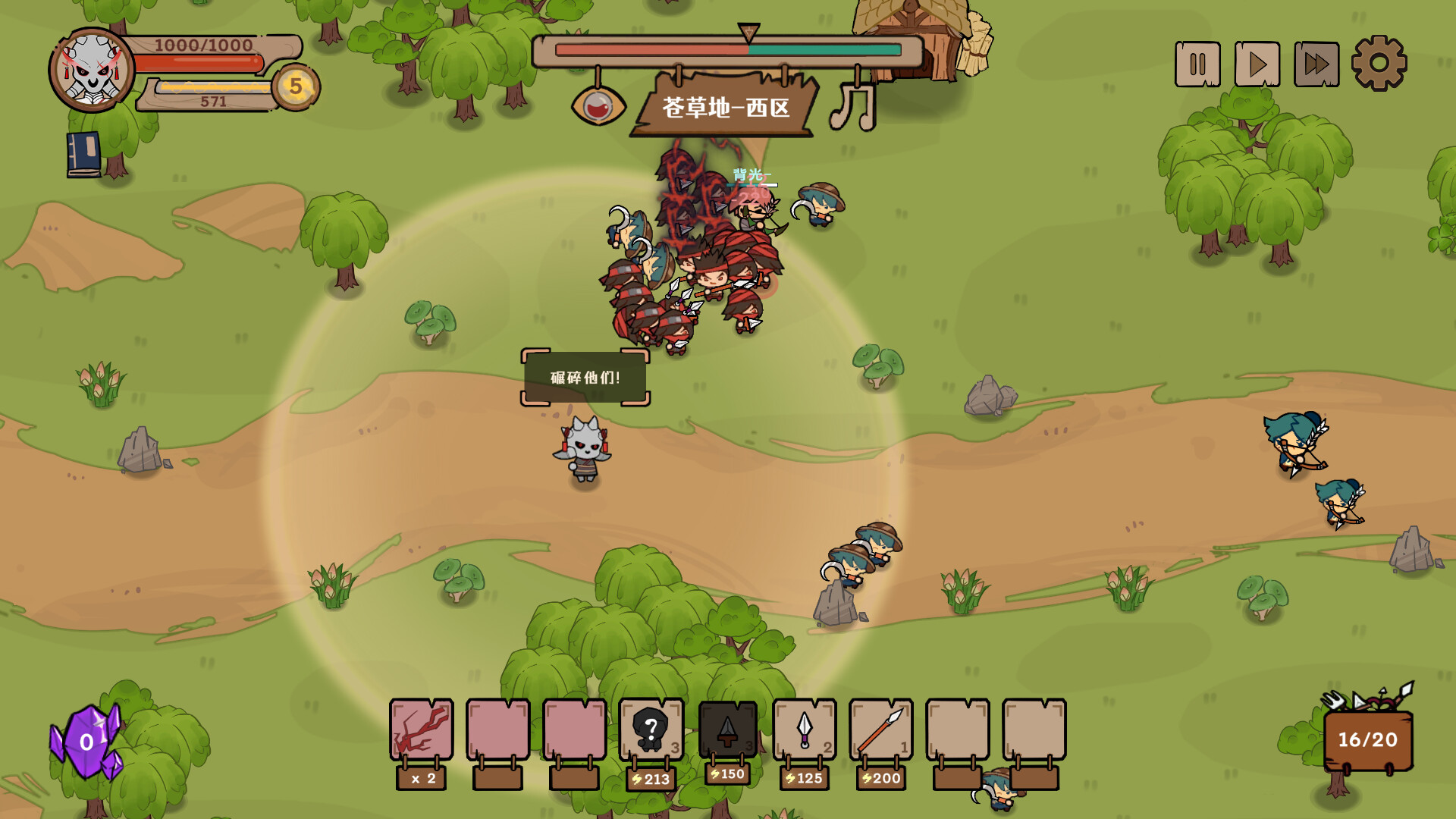Enable double speed fast-forward
Image resolution: width=1456 pixels, height=819 pixels.
(x=1316, y=65)
